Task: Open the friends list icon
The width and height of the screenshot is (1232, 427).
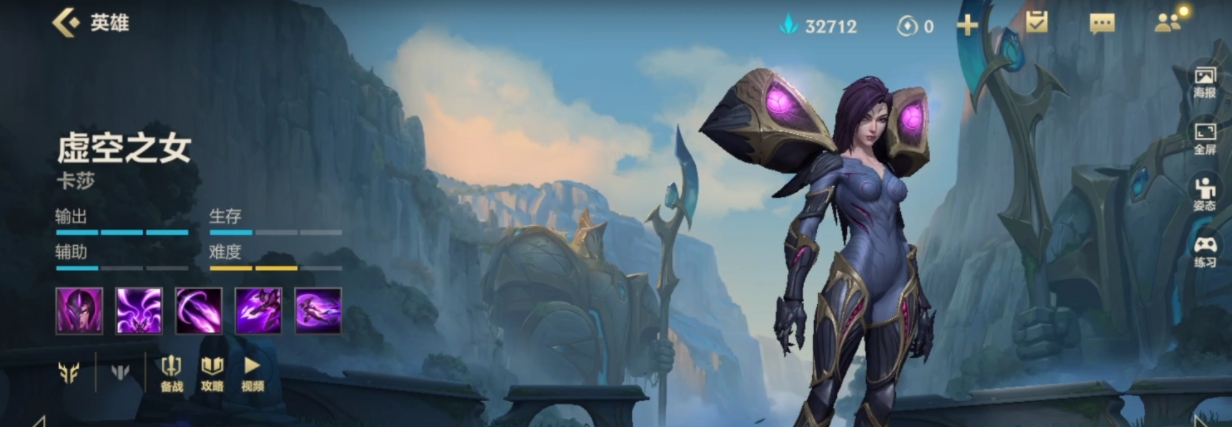Action: pyautogui.click(x=1167, y=23)
